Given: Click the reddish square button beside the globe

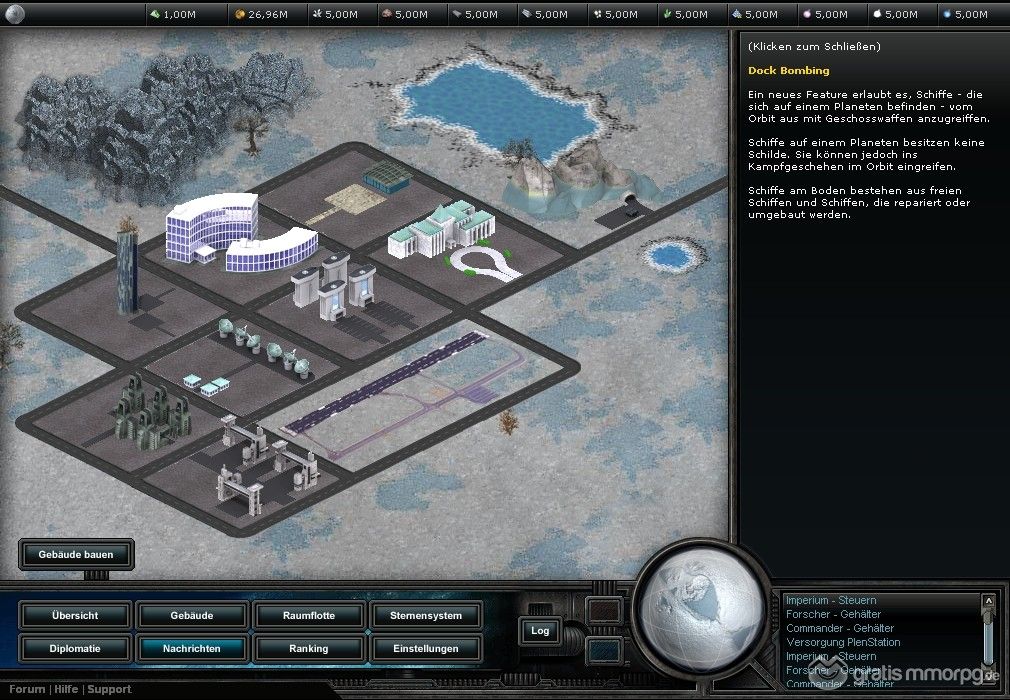Looking at the screenshot, I should 603,611.
